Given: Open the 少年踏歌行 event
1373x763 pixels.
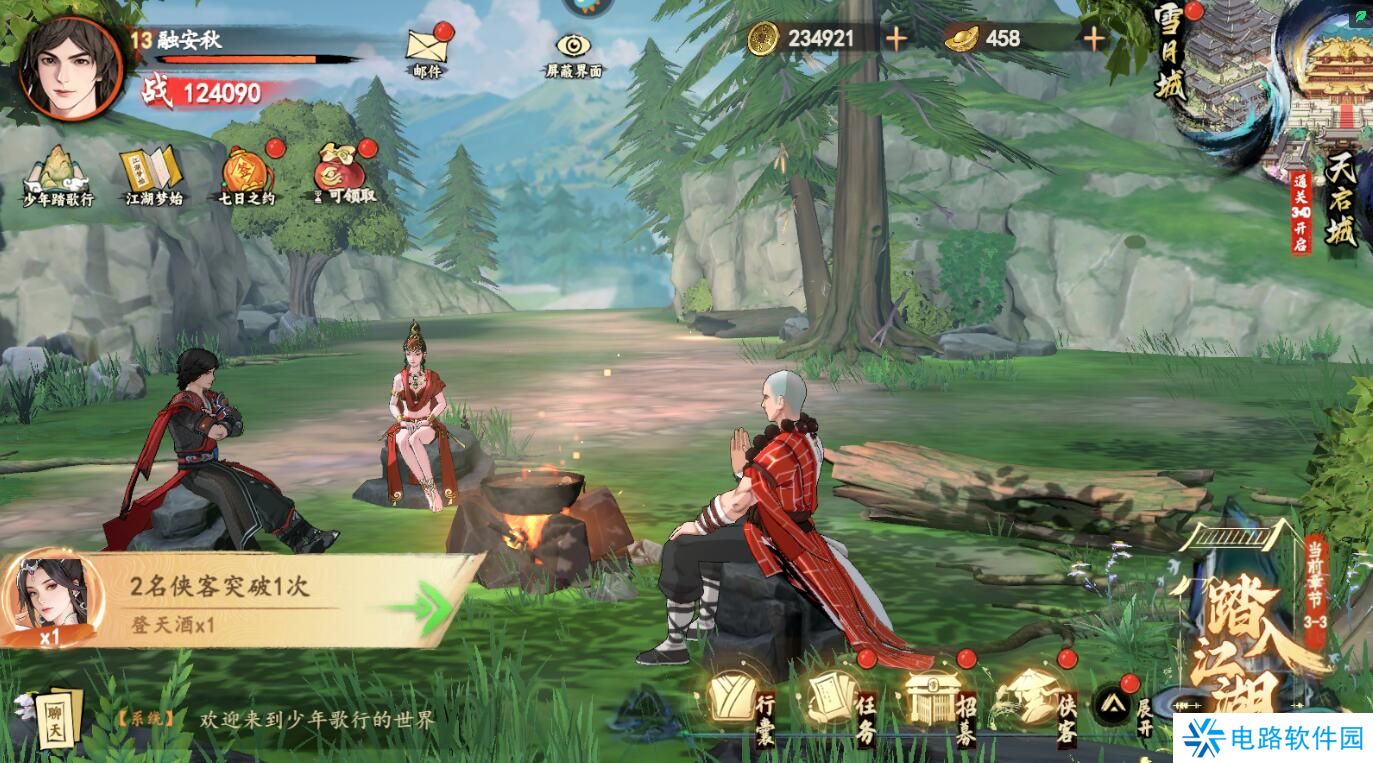Looking at the screenshot, I should [58, 176].
